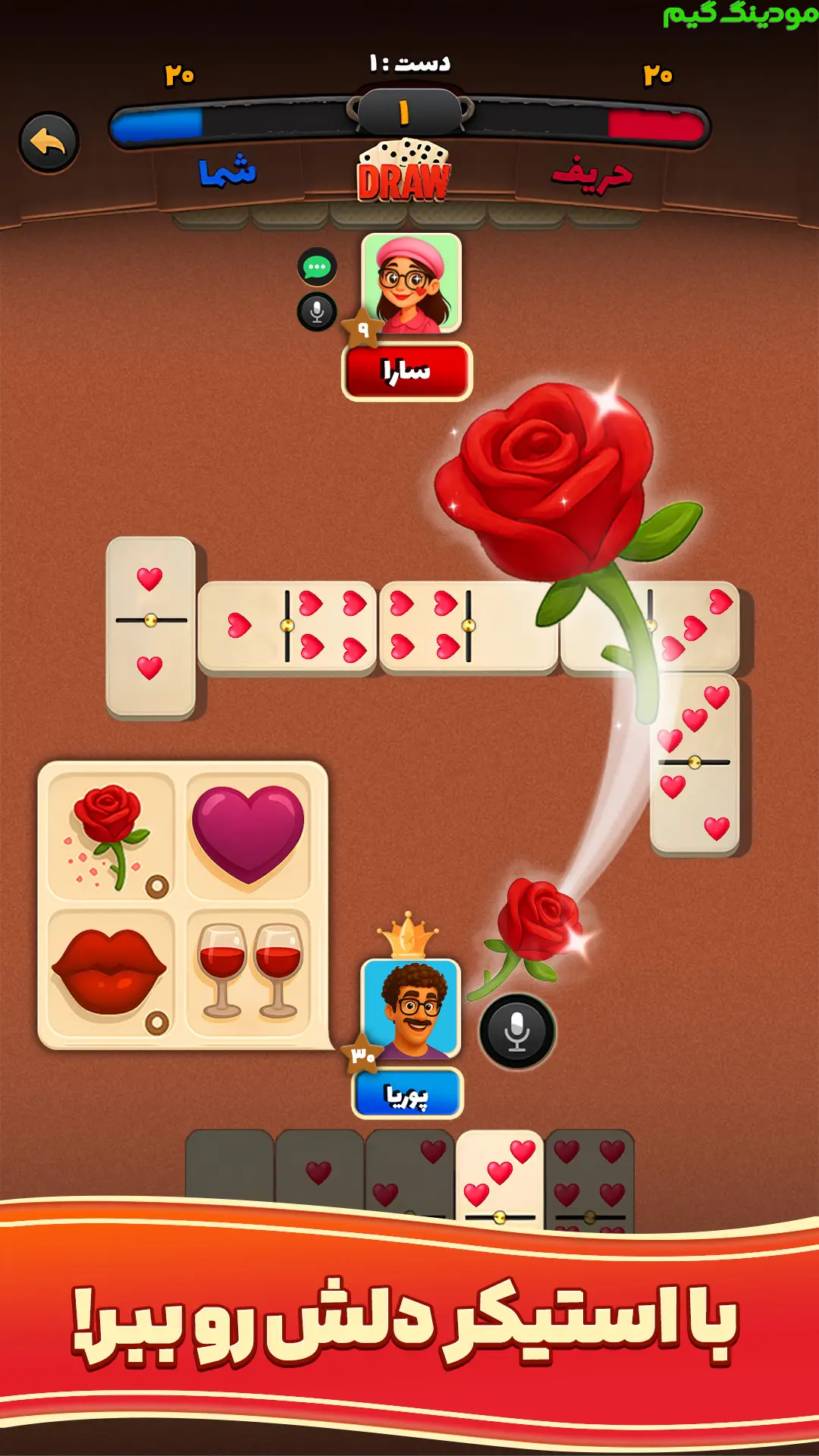Open the green chat bubble icon
The image size is (819, 1456).
[x=317, y=267]
